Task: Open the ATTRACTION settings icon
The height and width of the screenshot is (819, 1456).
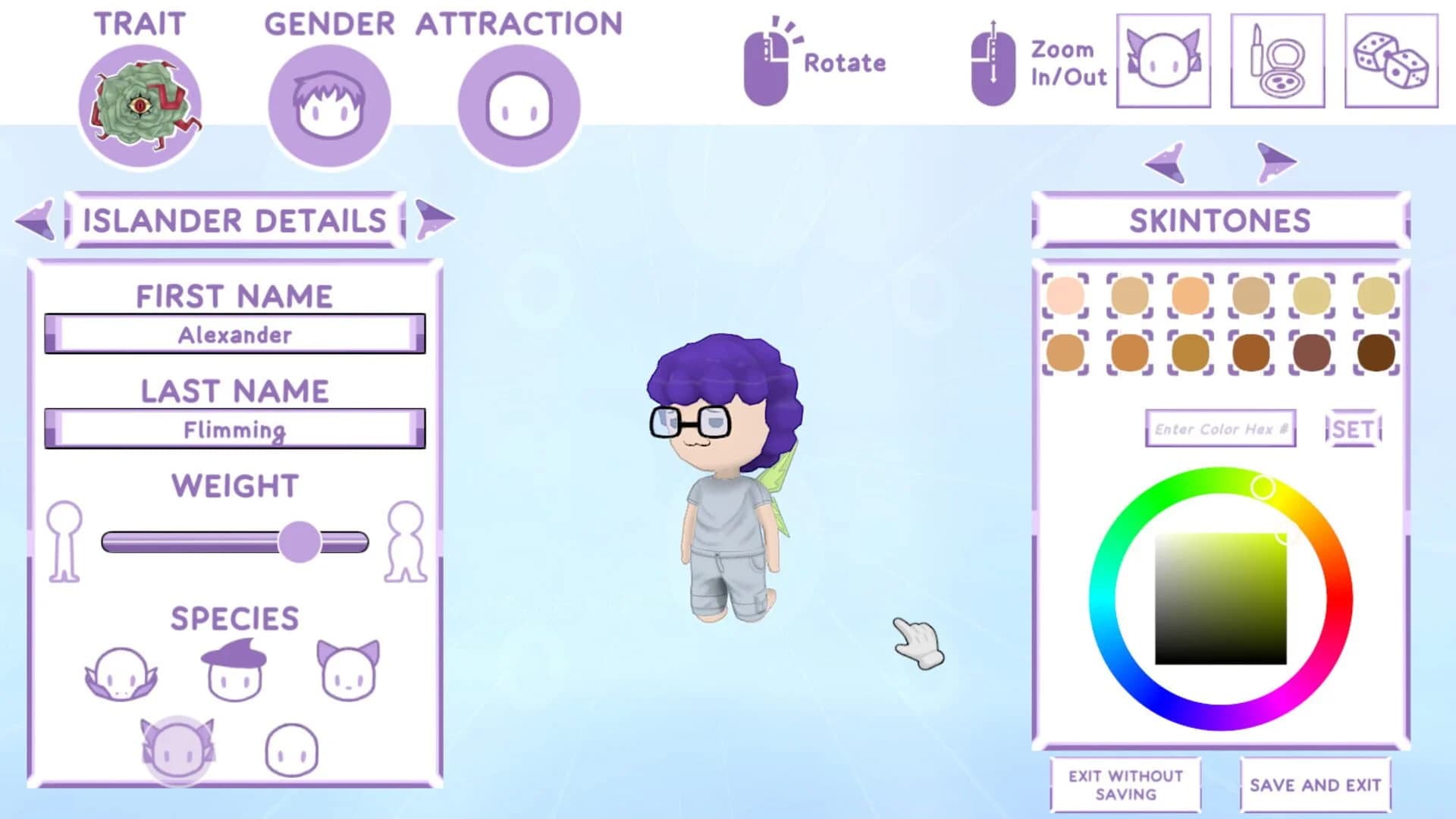Action: 519,104
